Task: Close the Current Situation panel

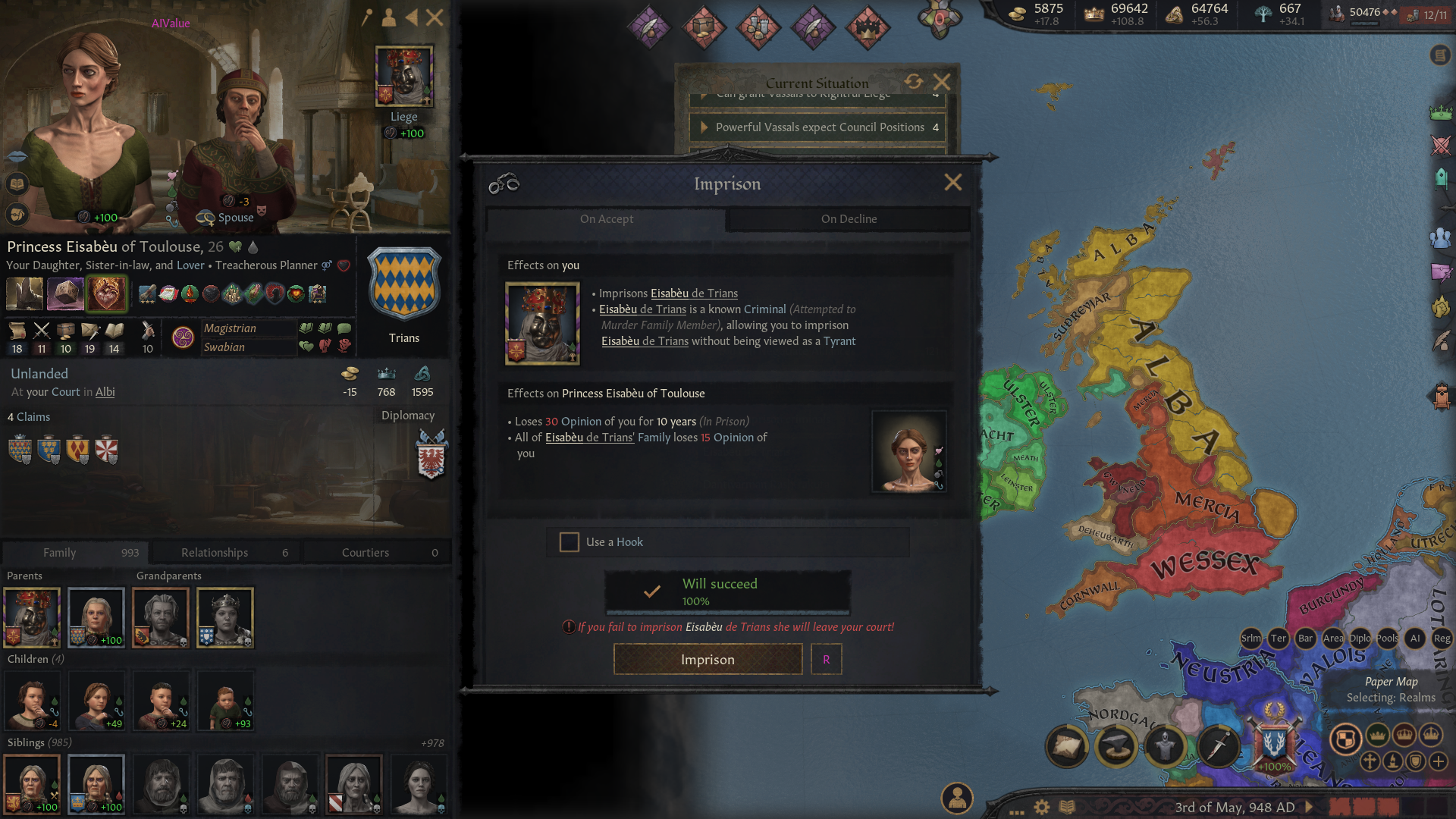Action: click(942, 82)
